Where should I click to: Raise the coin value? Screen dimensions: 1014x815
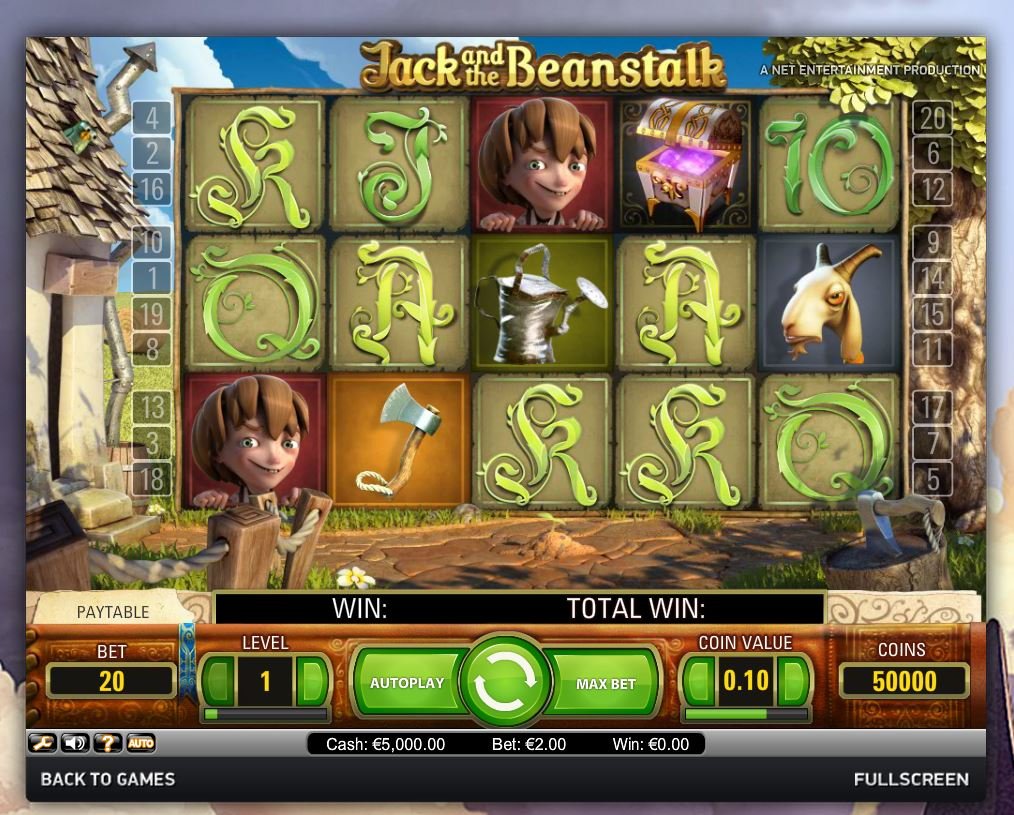[794, 682]
